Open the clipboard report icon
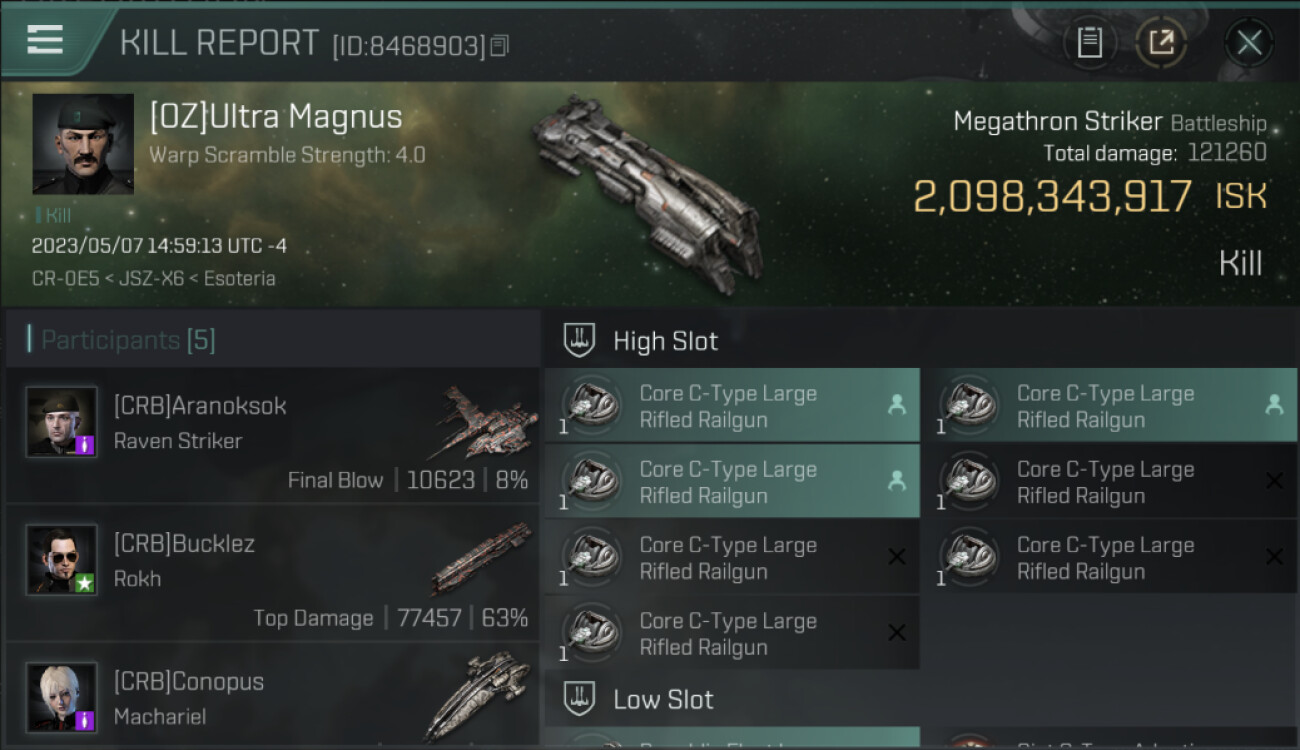Image resolution: width=1300 pixels, height=750 pixels. (x=1089, y=43)
